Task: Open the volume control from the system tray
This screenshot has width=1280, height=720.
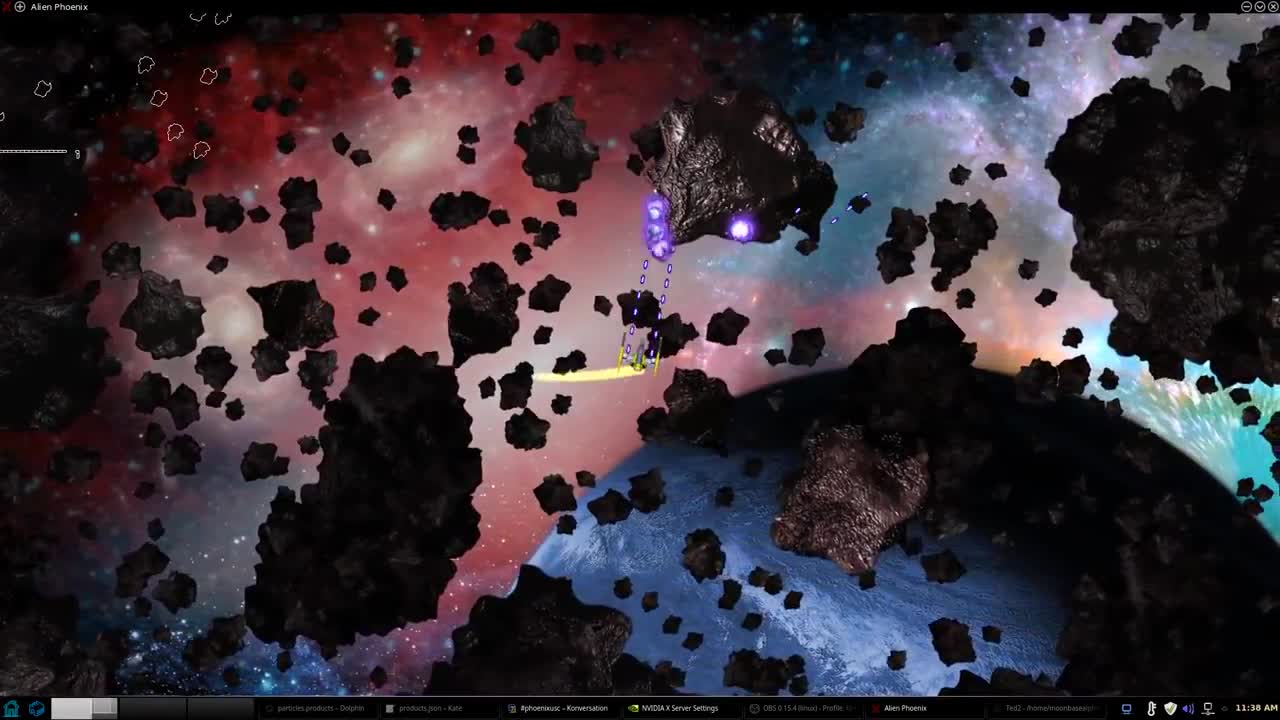Action: (x=1189, y=709)
